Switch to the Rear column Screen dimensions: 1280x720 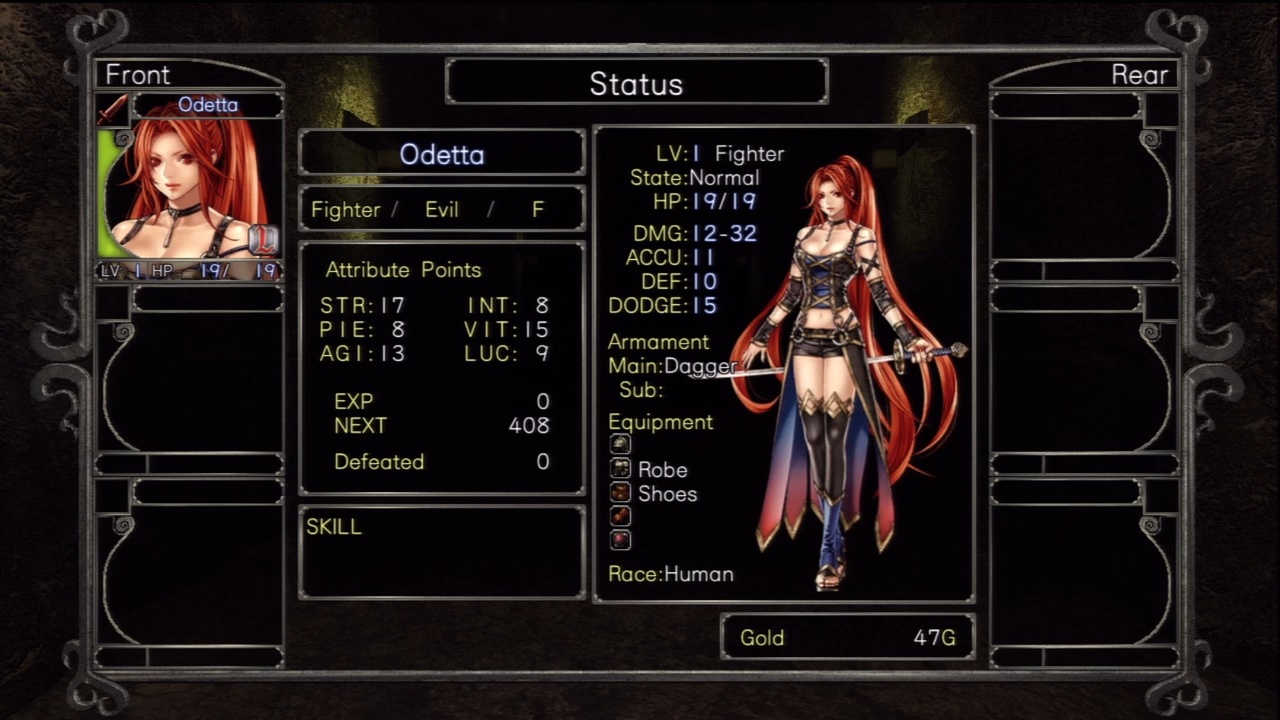pos(1141,74)
